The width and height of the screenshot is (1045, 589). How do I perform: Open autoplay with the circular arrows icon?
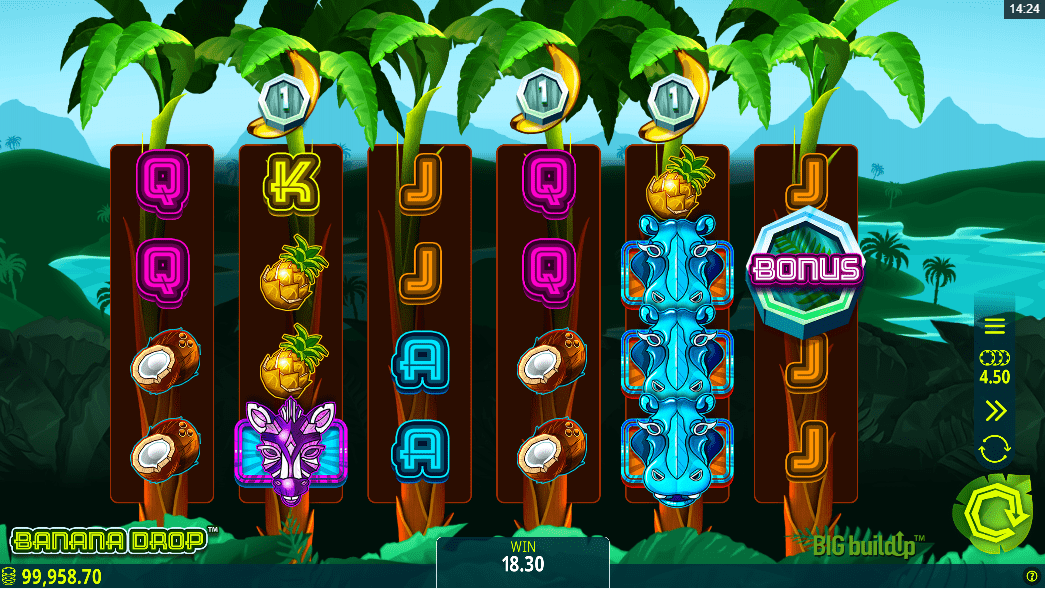pos(994,449)
